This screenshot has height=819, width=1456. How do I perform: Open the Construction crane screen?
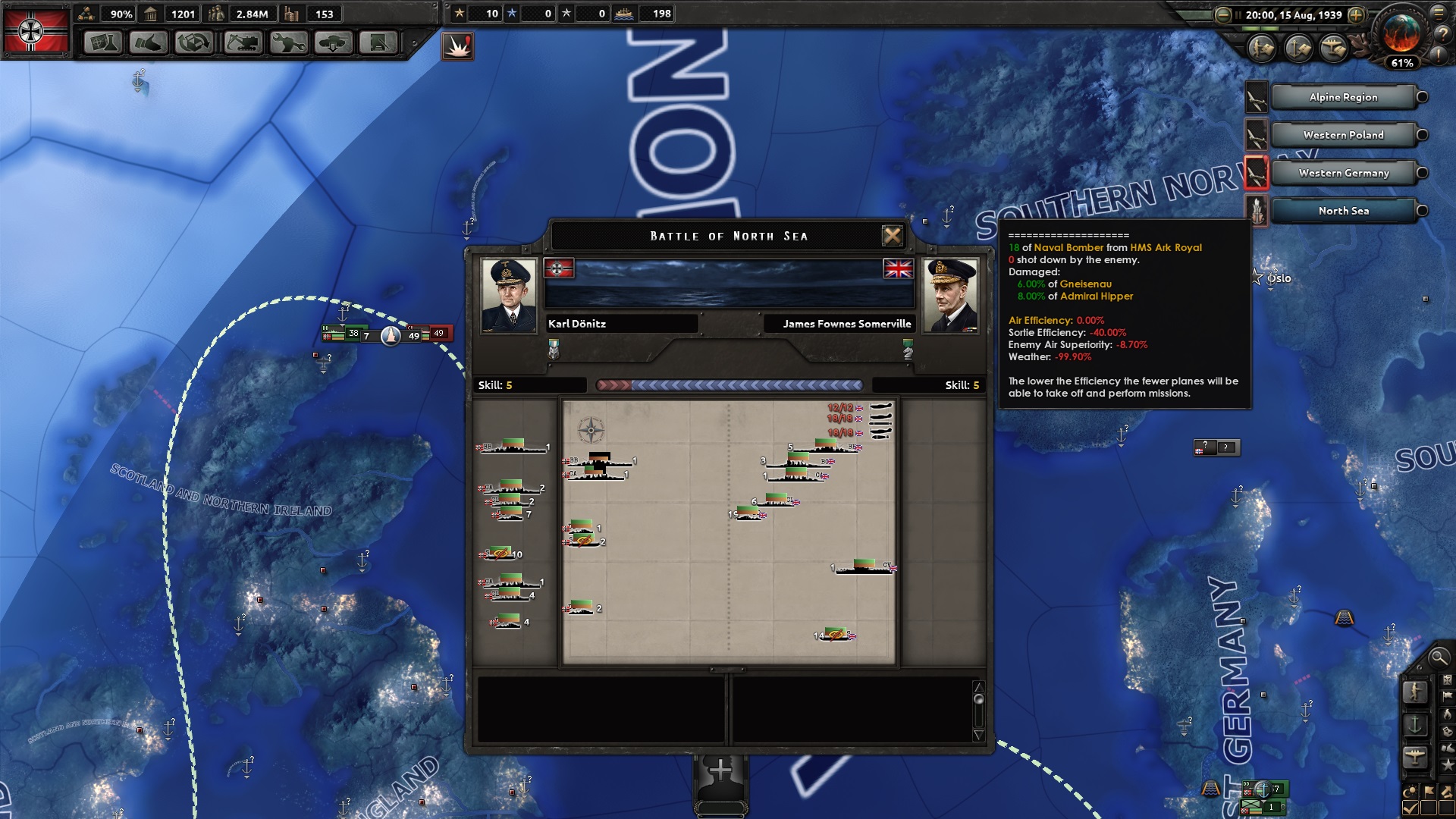click(242, 42)
